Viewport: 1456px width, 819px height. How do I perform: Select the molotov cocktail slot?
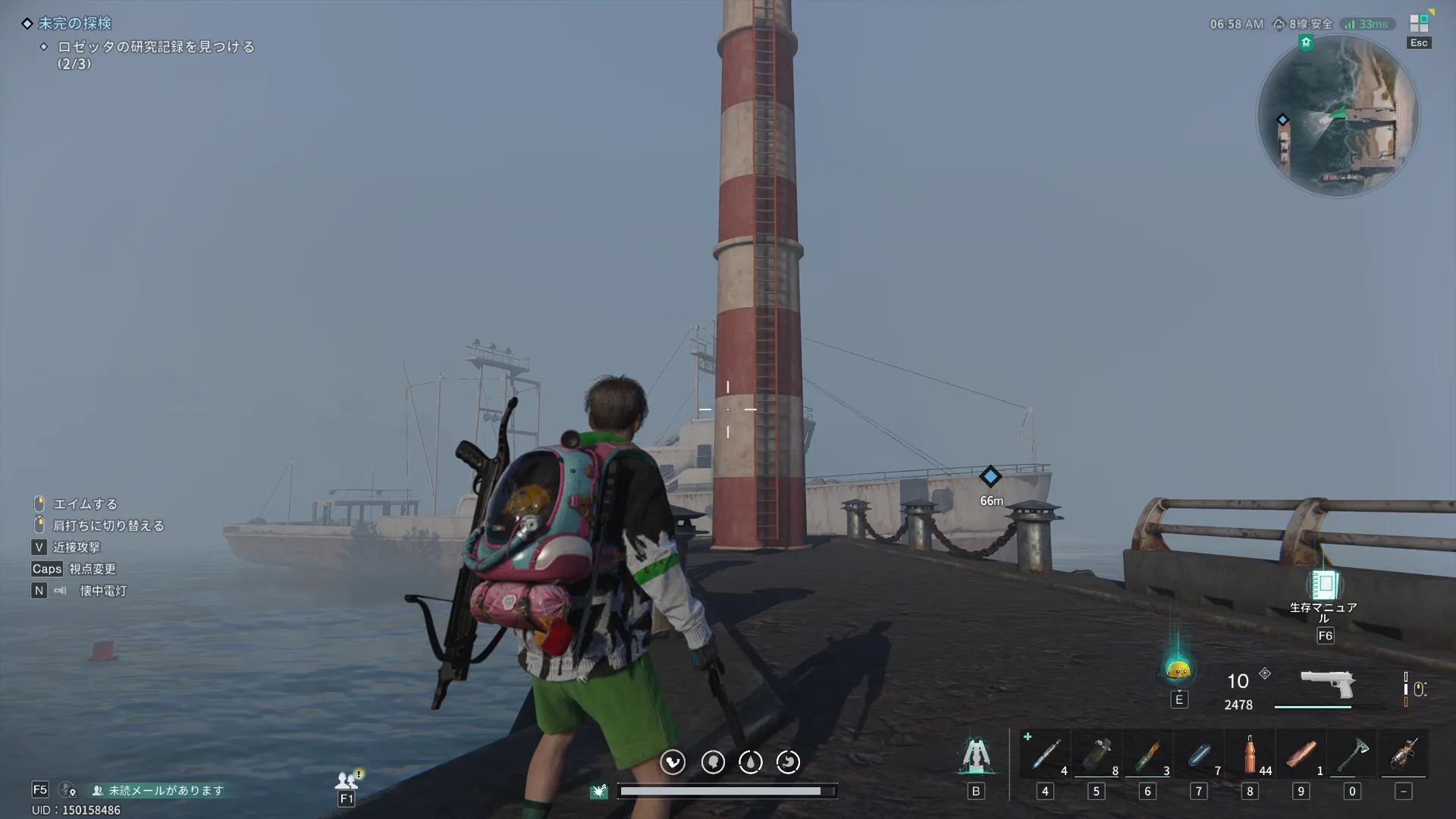click(1147, 754)
